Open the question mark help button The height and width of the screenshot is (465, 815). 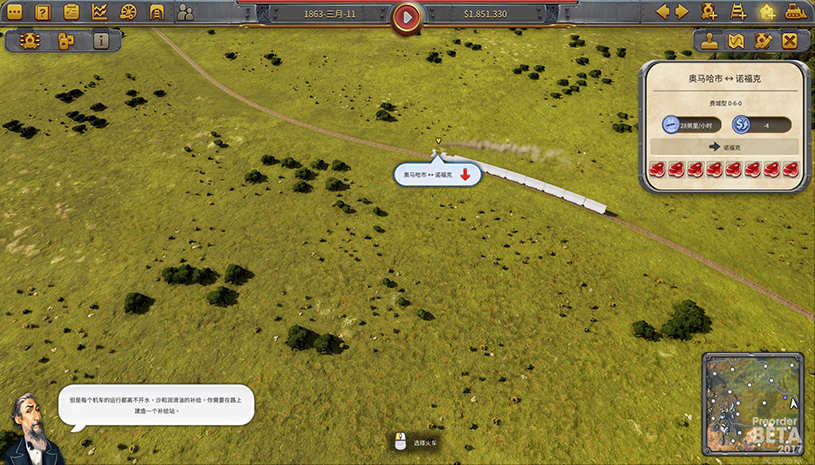coord(43,13)
